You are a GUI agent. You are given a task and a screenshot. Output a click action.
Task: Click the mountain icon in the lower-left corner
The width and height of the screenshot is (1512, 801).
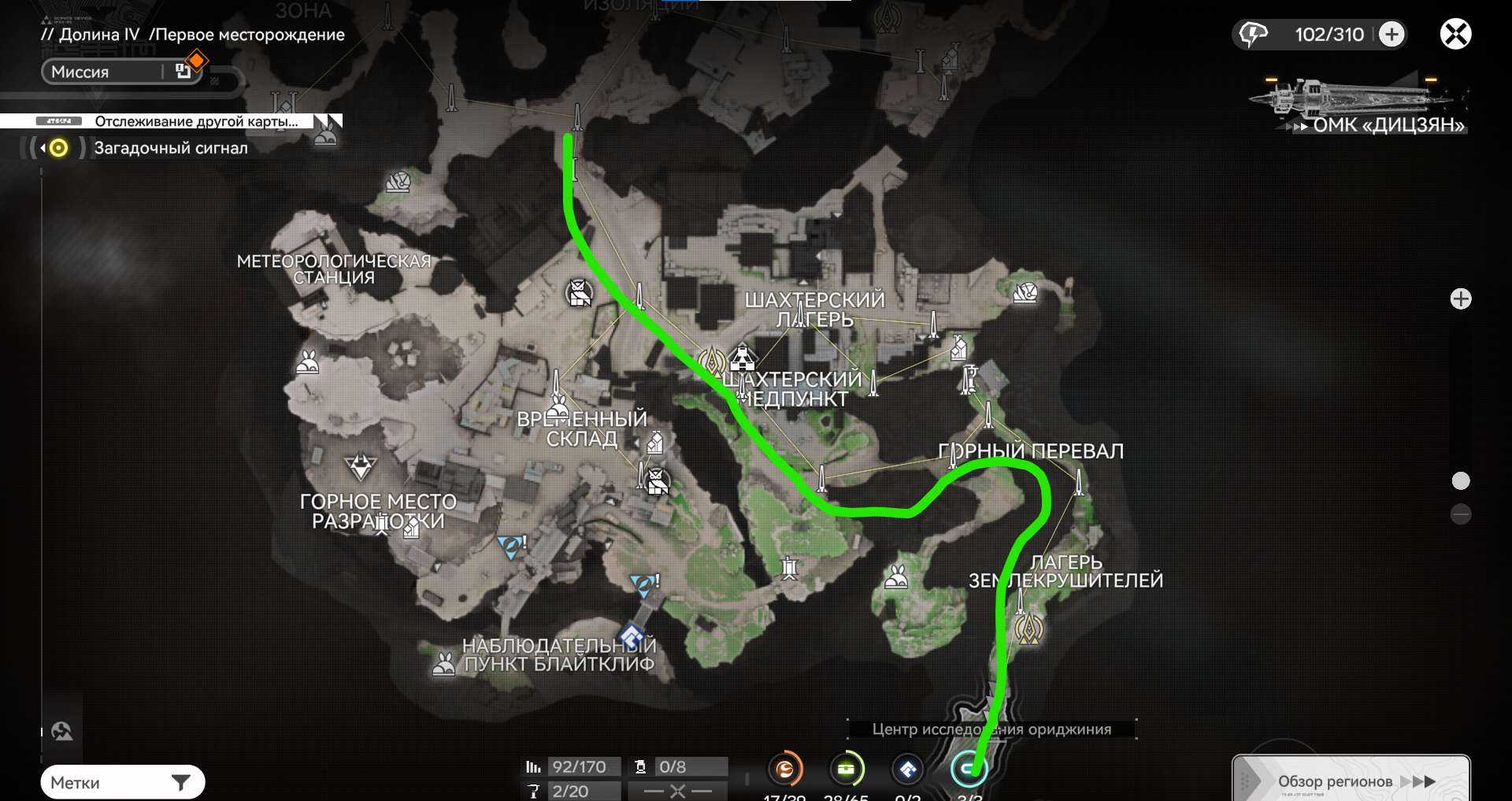(x=62, y=732)
